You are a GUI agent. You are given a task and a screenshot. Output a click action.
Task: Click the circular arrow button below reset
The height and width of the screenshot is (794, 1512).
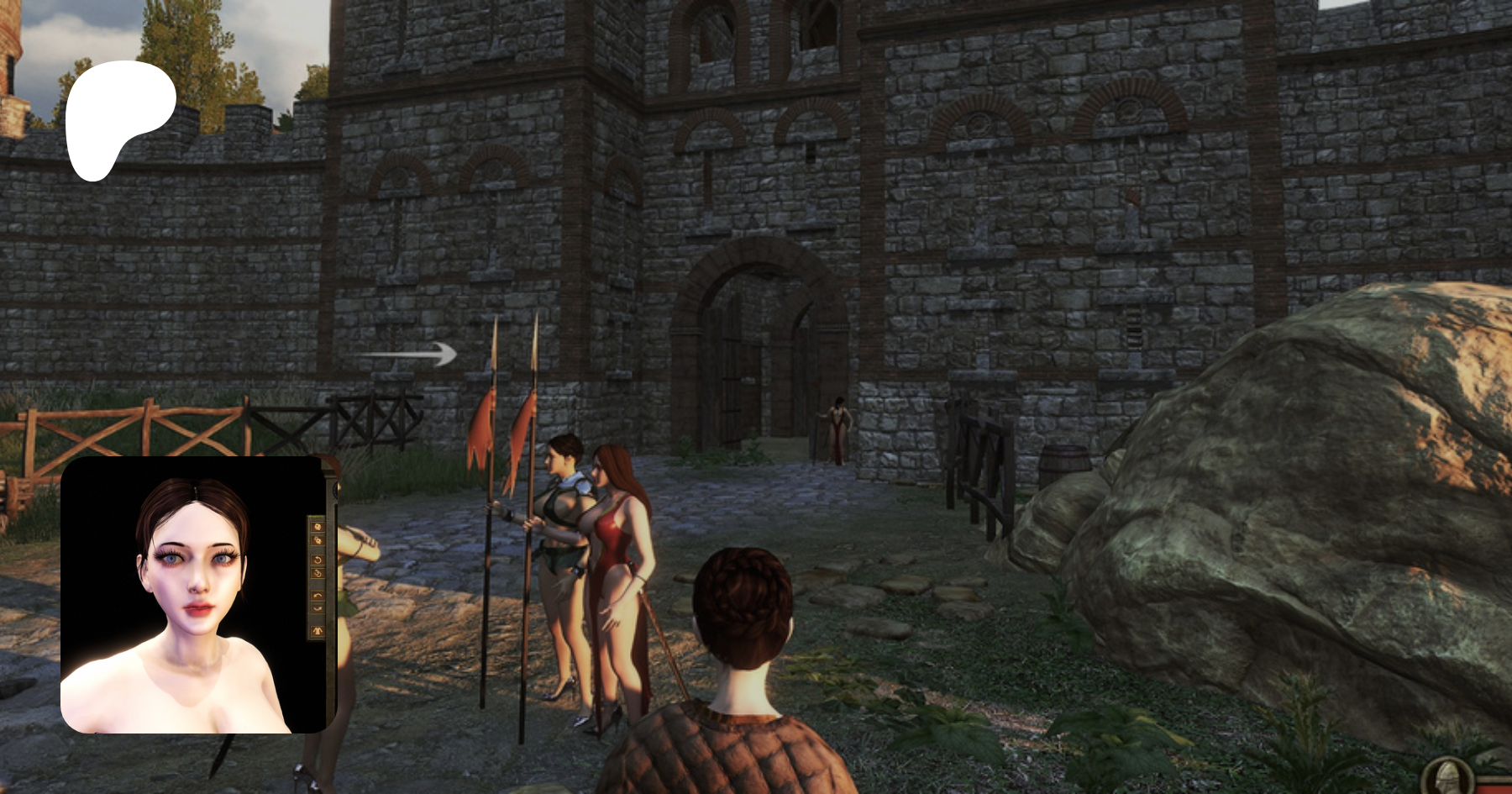318,574
